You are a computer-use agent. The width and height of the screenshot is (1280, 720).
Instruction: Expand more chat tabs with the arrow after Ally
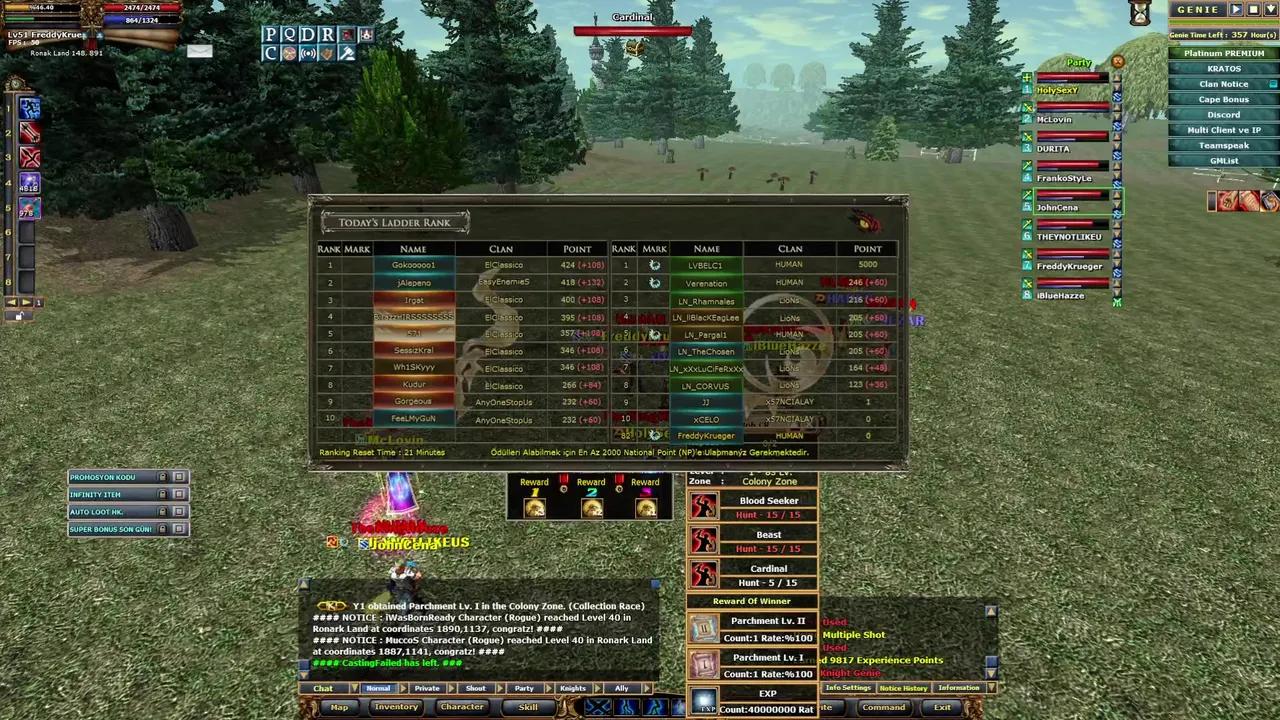(648, 688)
